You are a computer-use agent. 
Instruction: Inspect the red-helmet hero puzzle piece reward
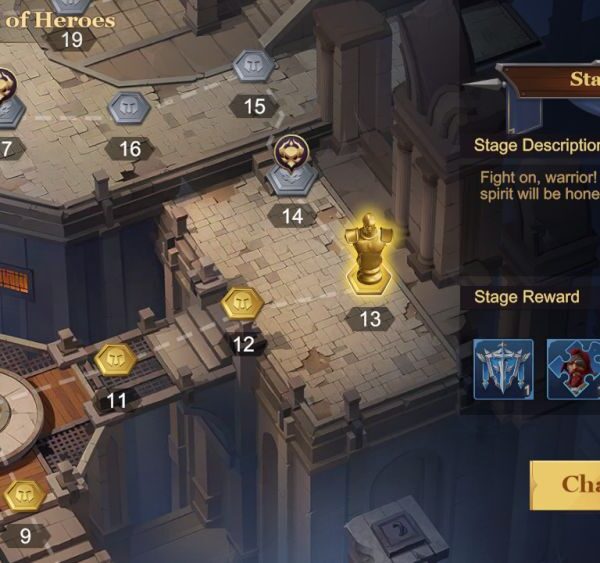pos(572,369)
